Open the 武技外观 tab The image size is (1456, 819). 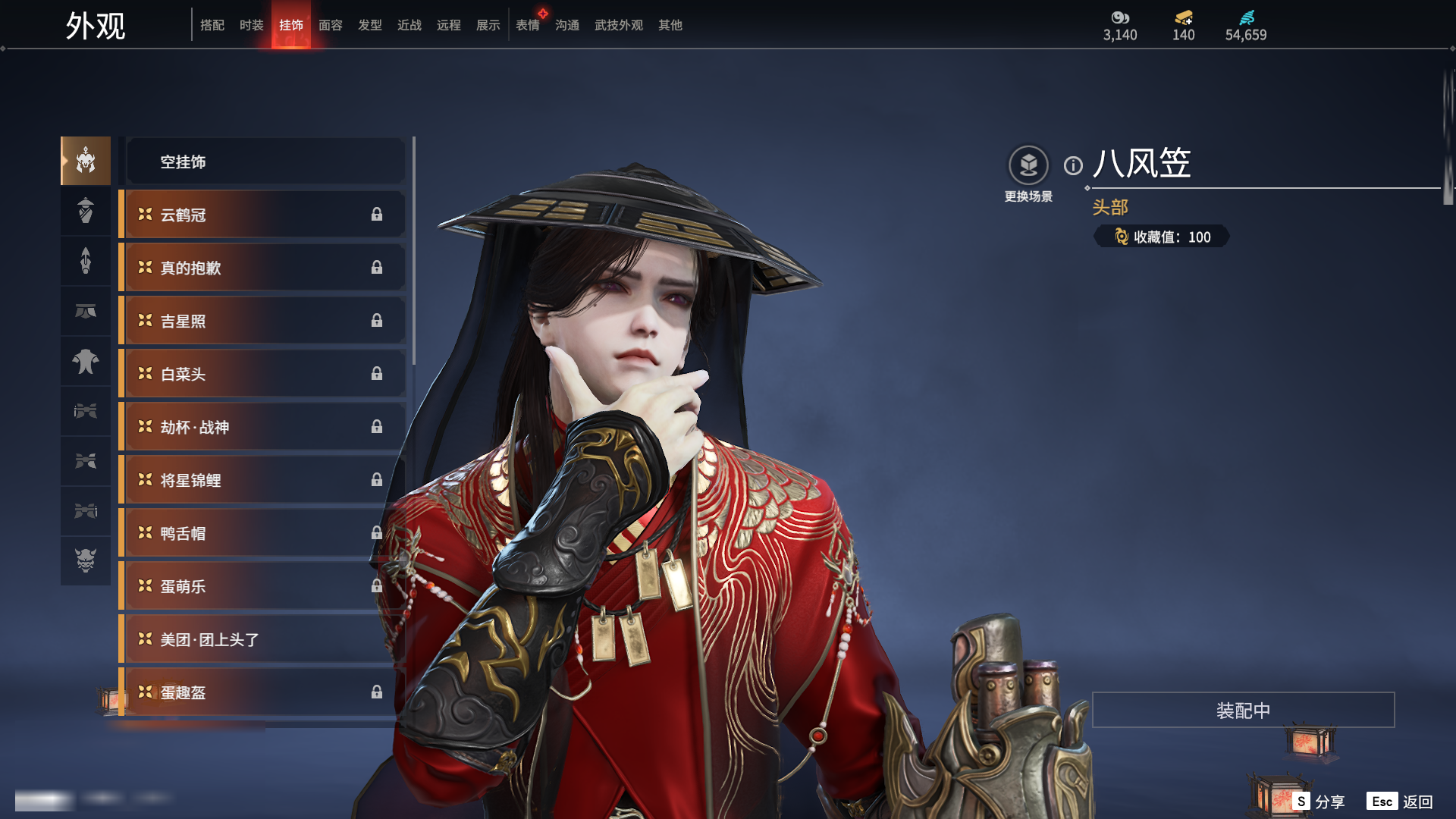click(x=618, y=25)
